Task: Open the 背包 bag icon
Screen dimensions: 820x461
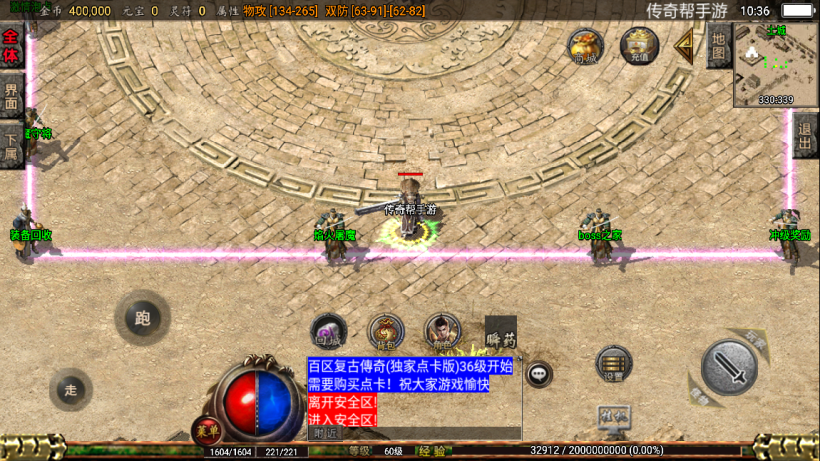Action: (385, 332)
